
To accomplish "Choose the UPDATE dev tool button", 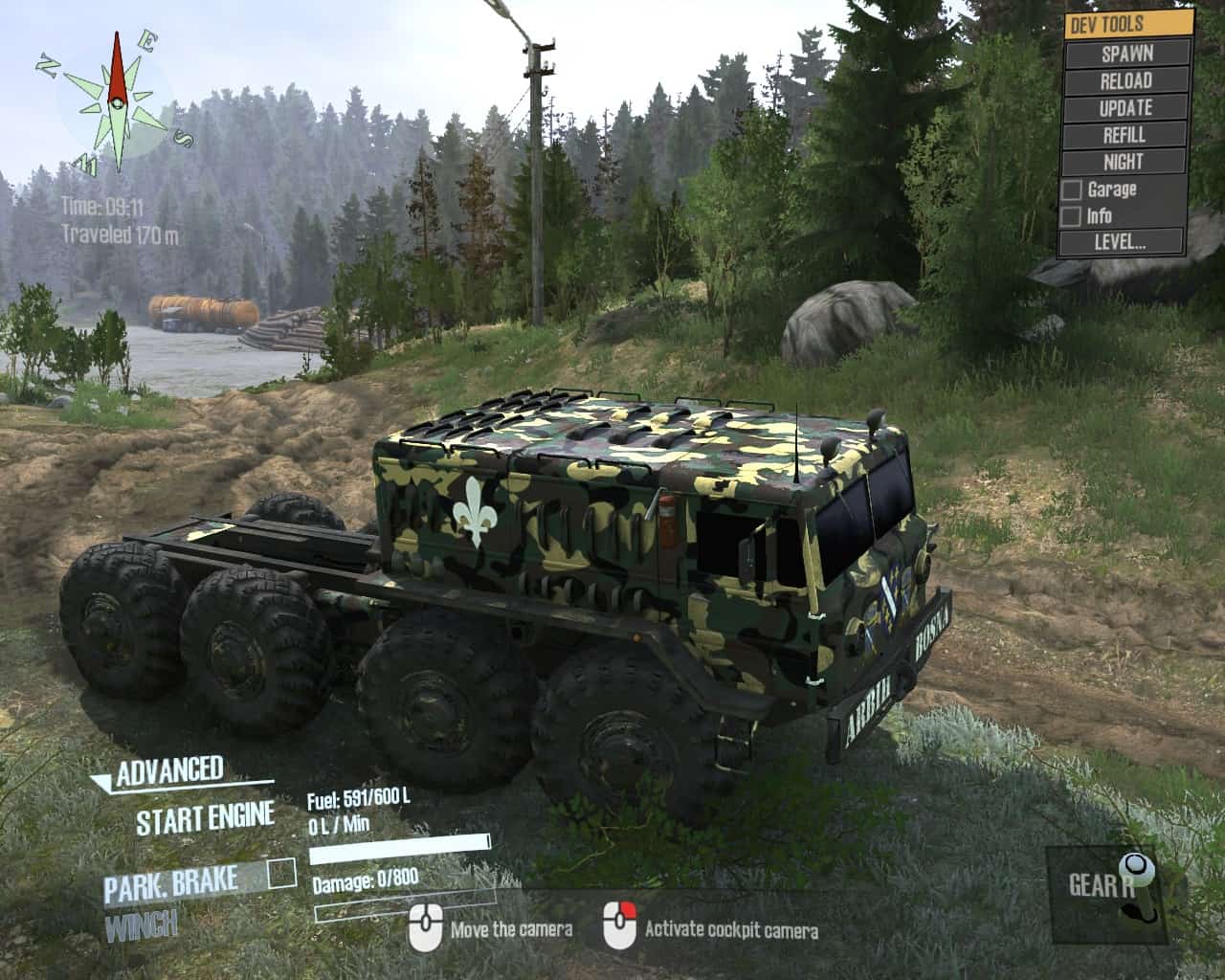I will tap(1125, 108).
